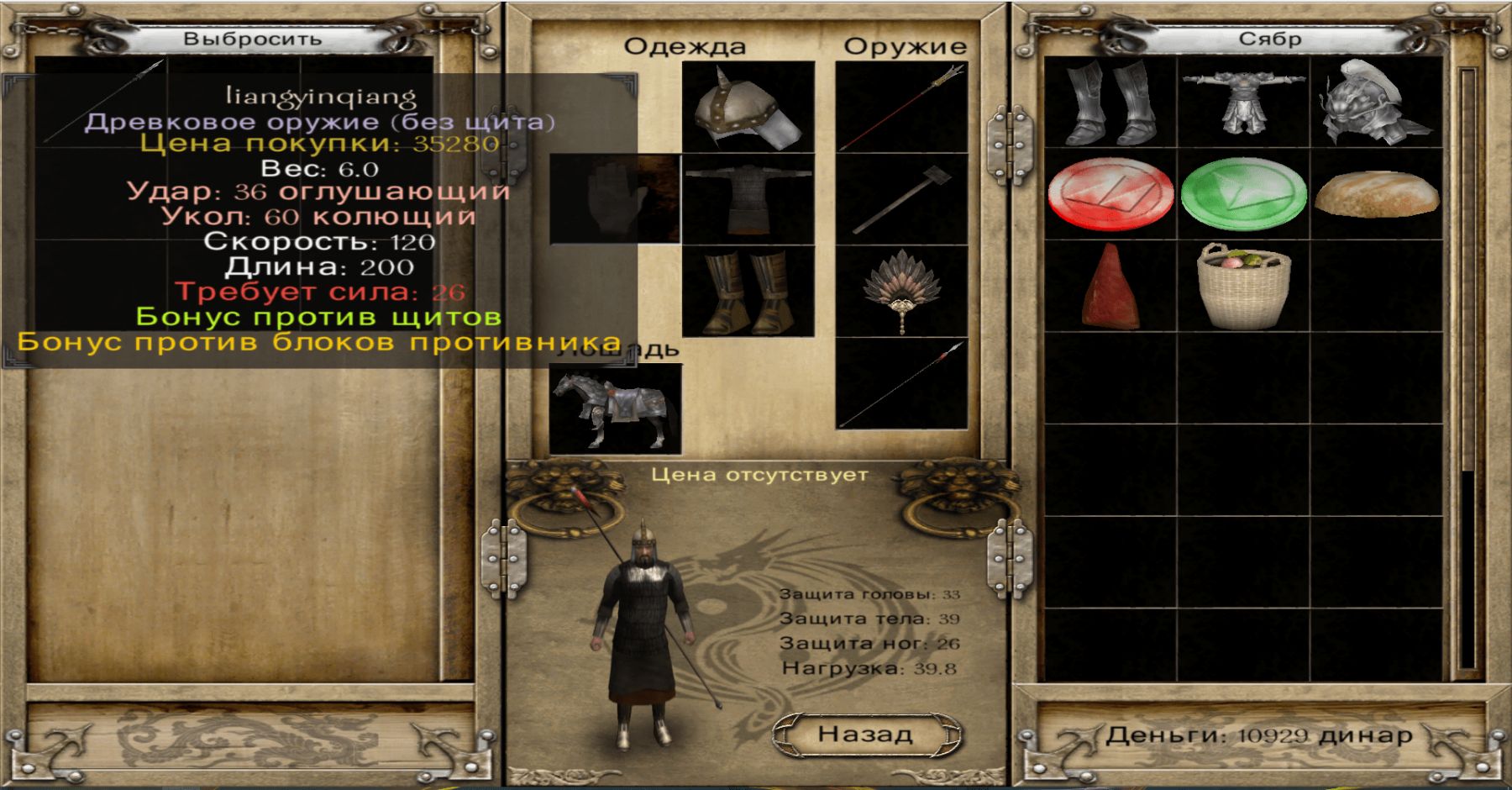Viewport: 1512px width, 790px height.
Task: Pick the ornate steel helmet in inventory
Action: coord(1376,103)
